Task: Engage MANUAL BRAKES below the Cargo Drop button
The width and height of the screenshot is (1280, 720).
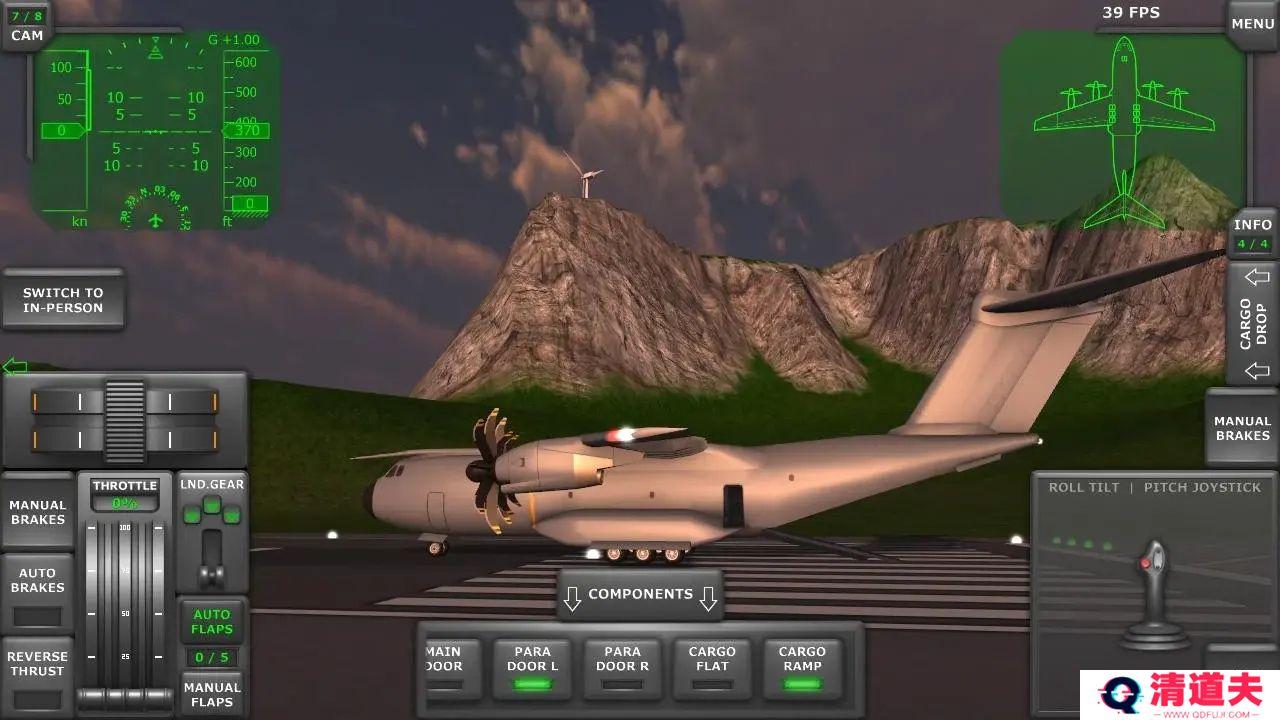Action: tap(1242, 428)
